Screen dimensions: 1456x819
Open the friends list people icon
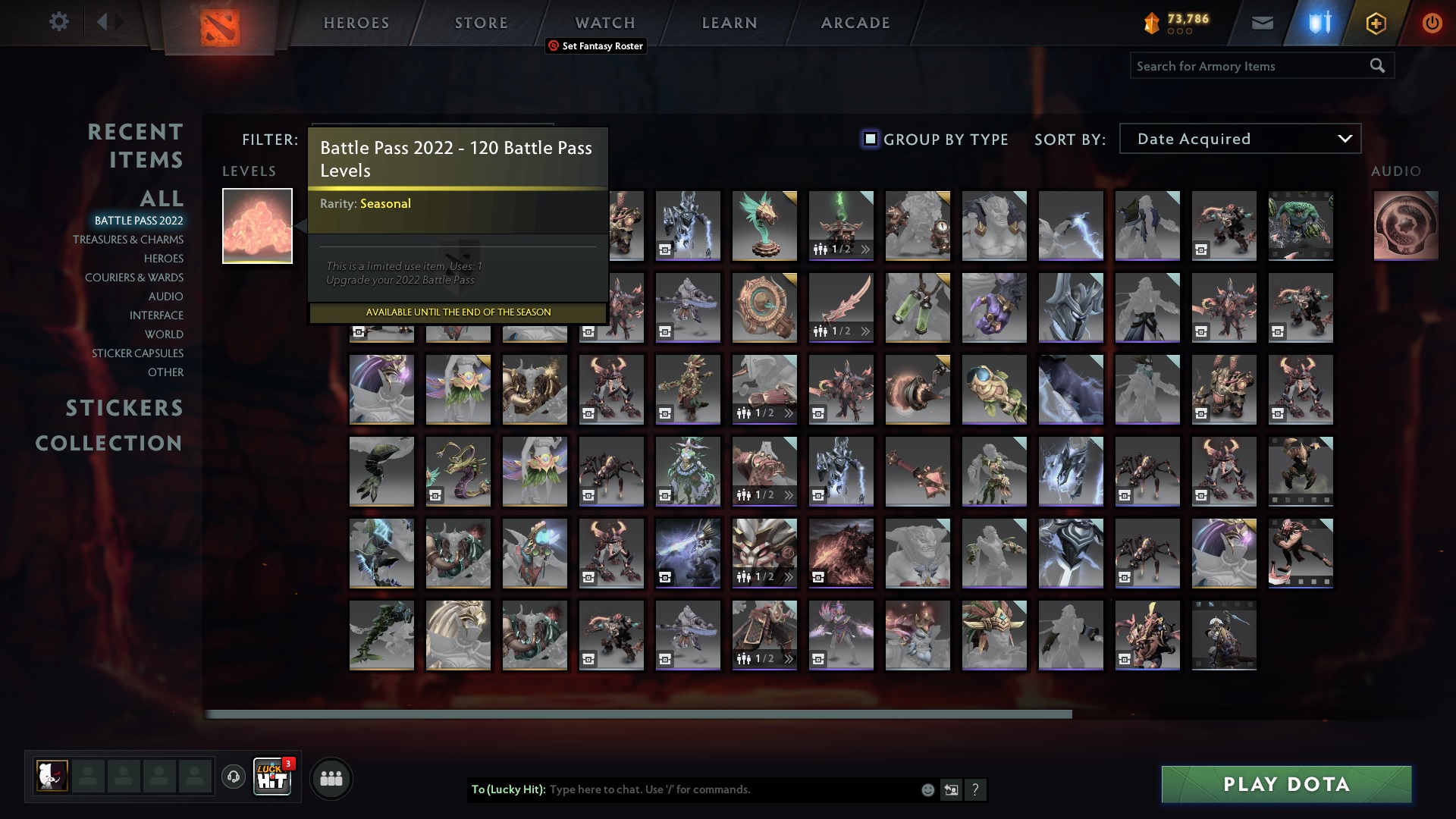point(331,777)
